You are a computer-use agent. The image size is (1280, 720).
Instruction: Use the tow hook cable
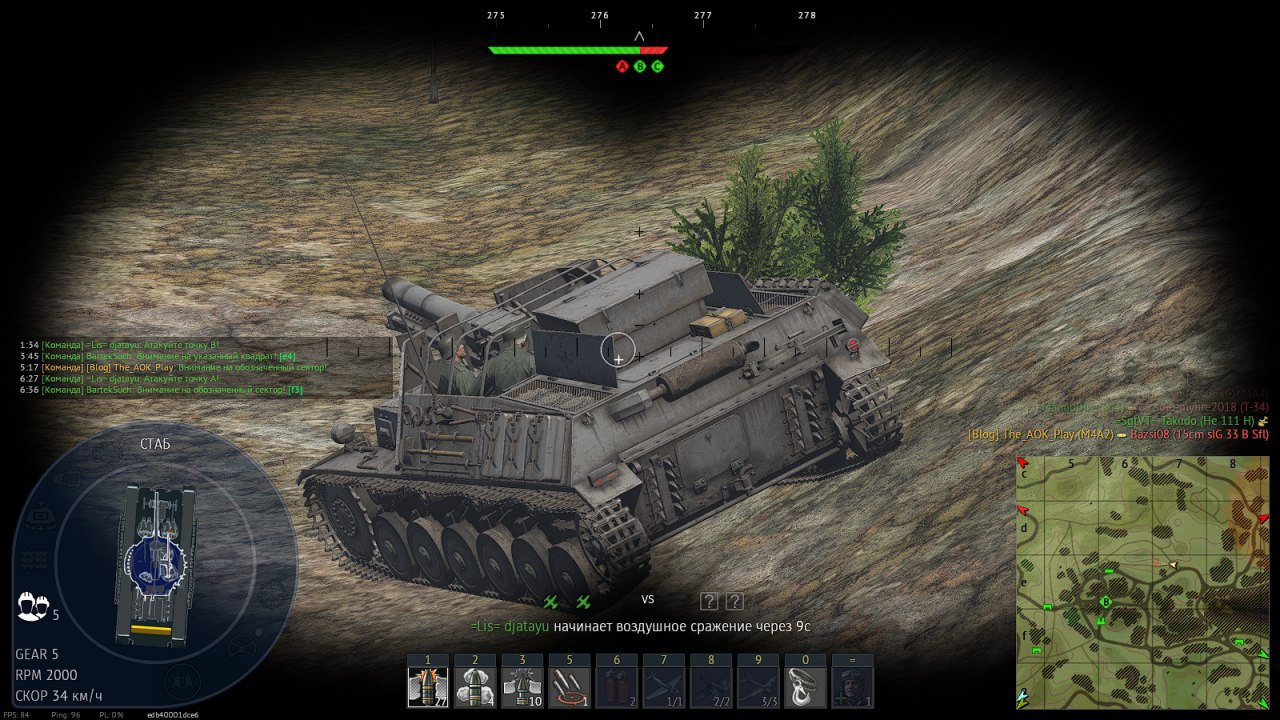tap(805, 687)
